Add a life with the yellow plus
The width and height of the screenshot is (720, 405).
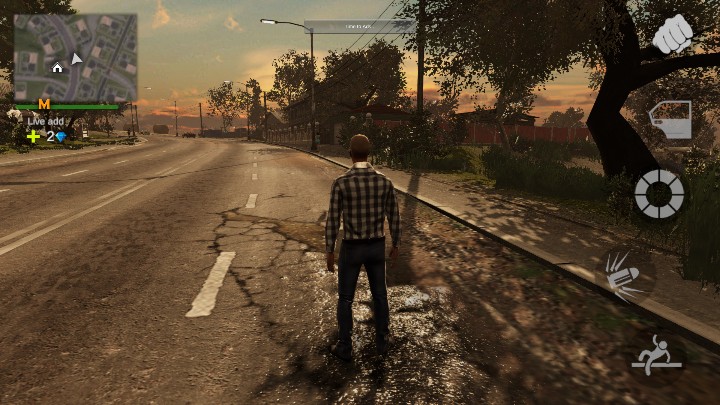pyautogui.click(x=33, y=136)
